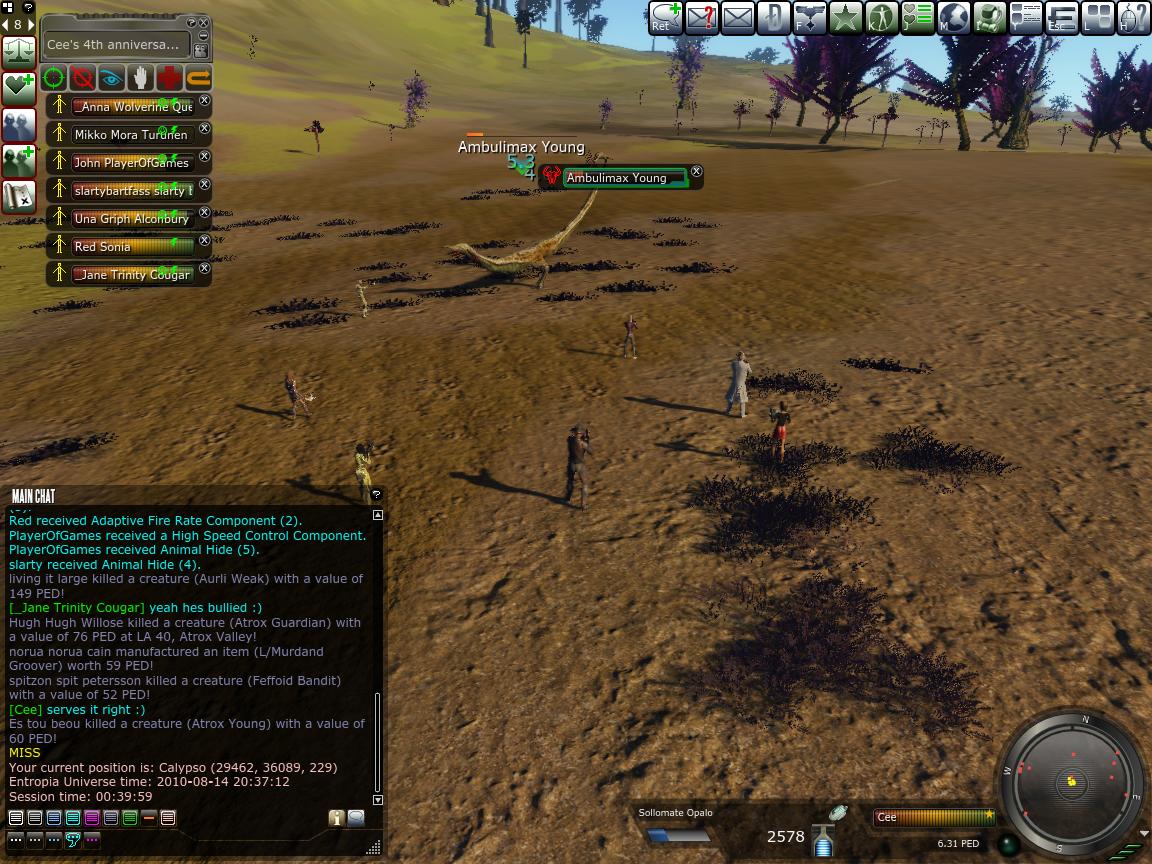Remove Jane Trinity Cougar from team list

(205, 268)
